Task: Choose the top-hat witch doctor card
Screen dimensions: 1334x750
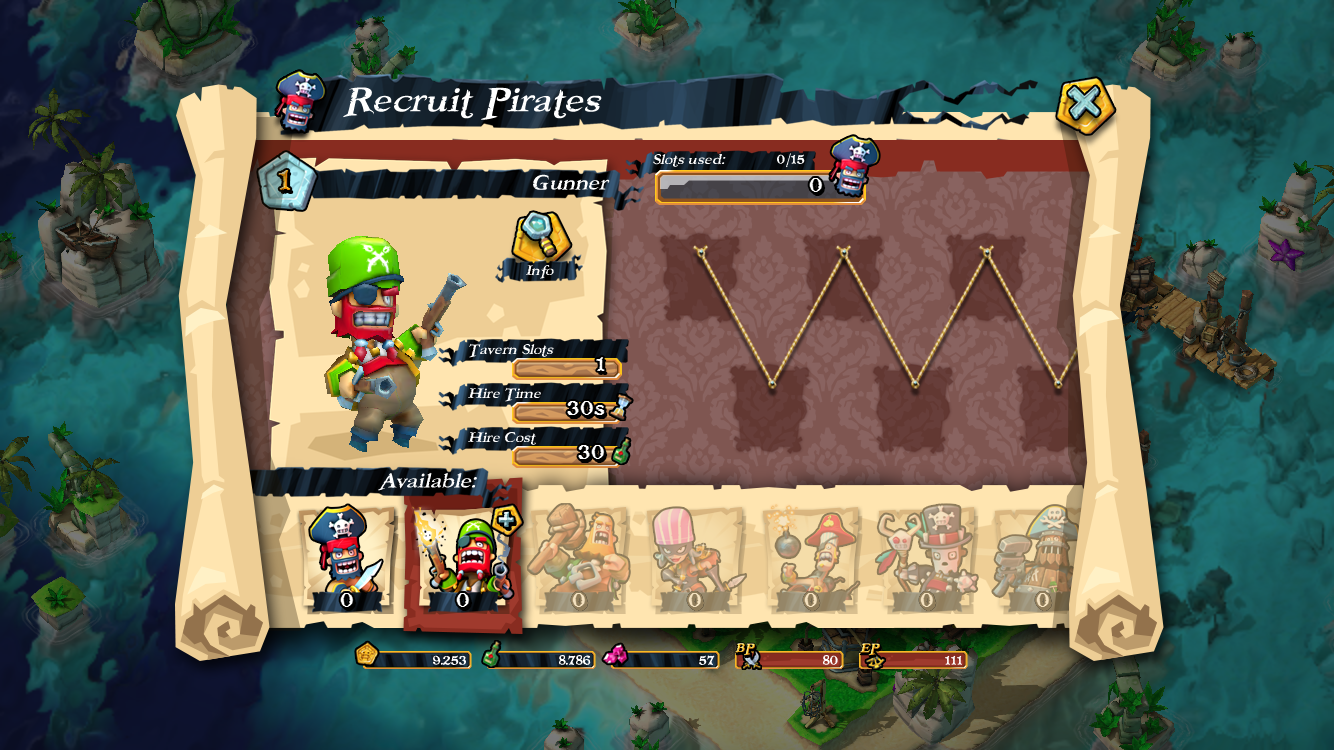Action: pyautogui.click(x=926, y=558)
